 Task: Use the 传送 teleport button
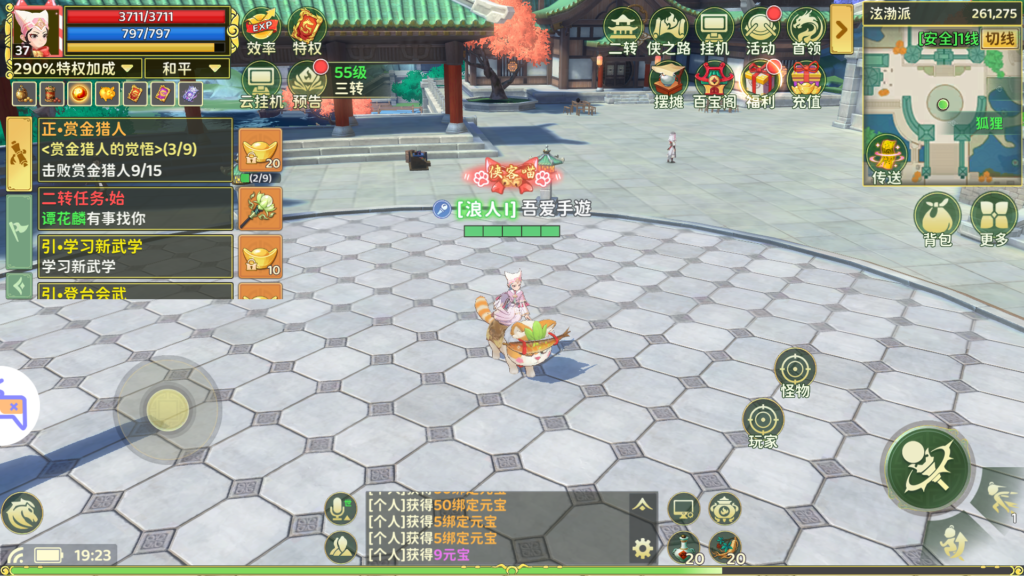point(886,160)
